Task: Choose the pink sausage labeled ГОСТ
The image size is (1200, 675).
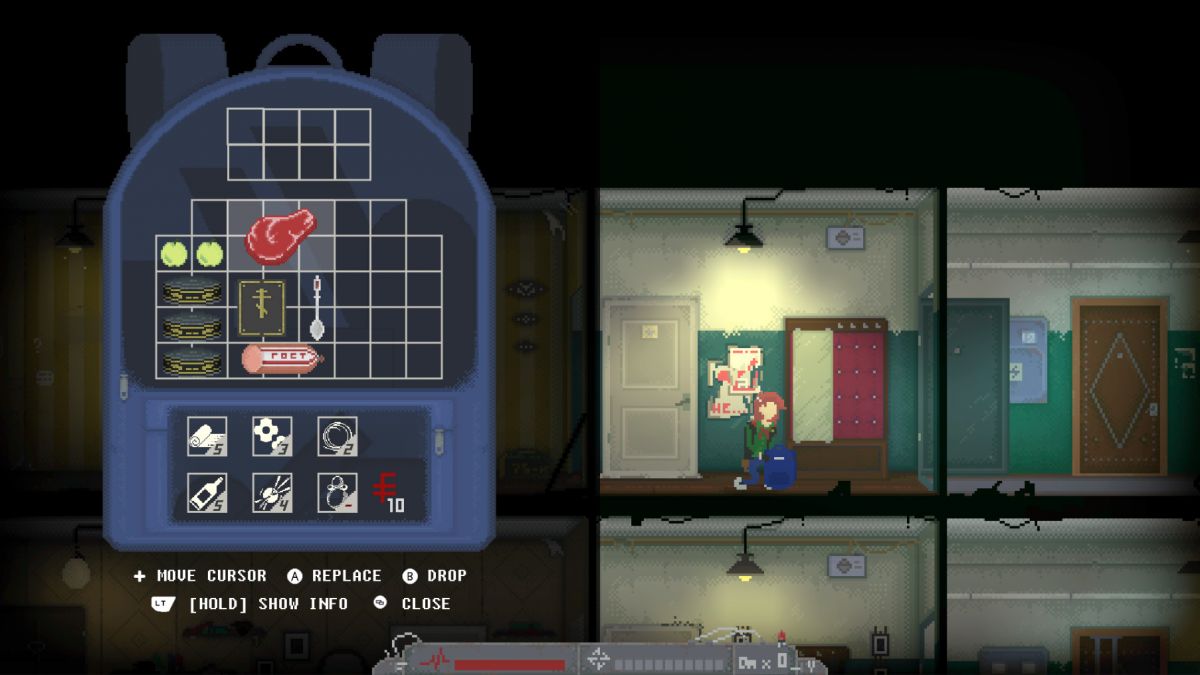Action: click(x=281, y=358)
